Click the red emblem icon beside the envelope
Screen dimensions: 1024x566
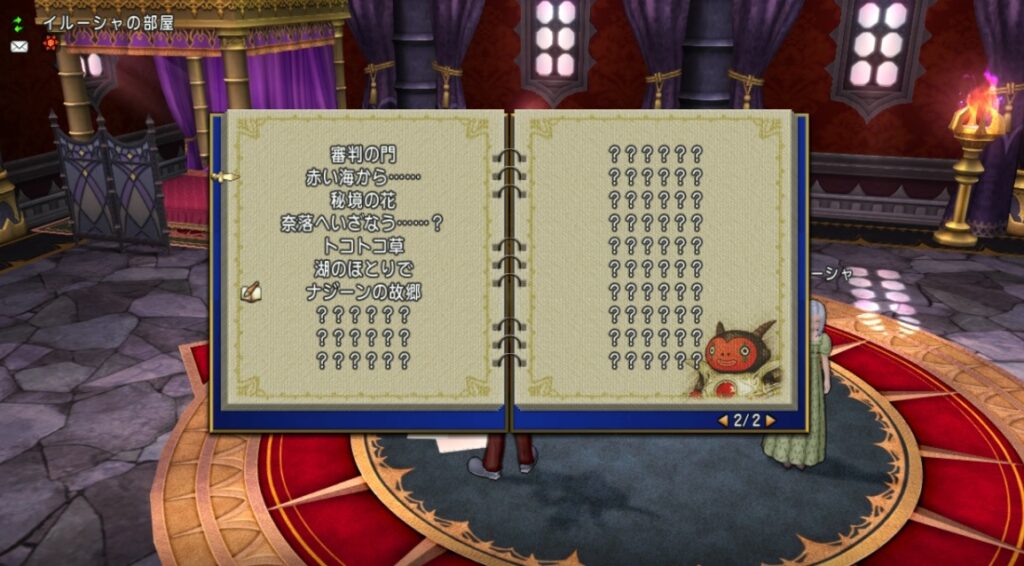[50, 44]
